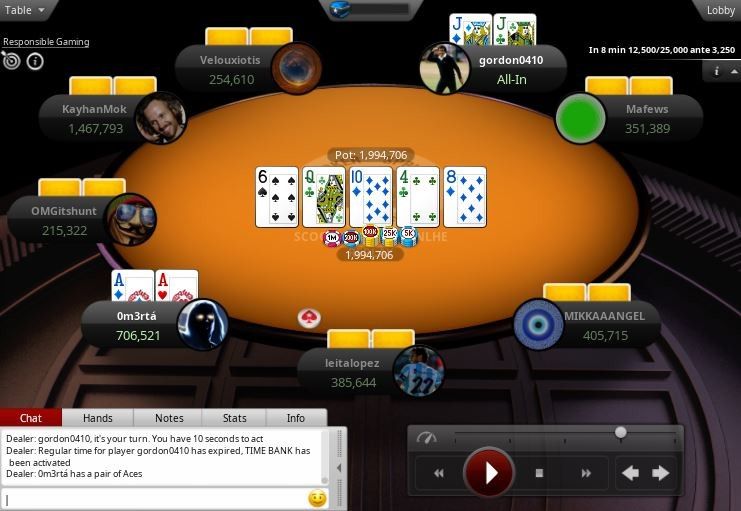This screenshot has width=741, height=511.
Task: Fast-forward the replay with double-right arrows
Action: [x=586, y=473]
